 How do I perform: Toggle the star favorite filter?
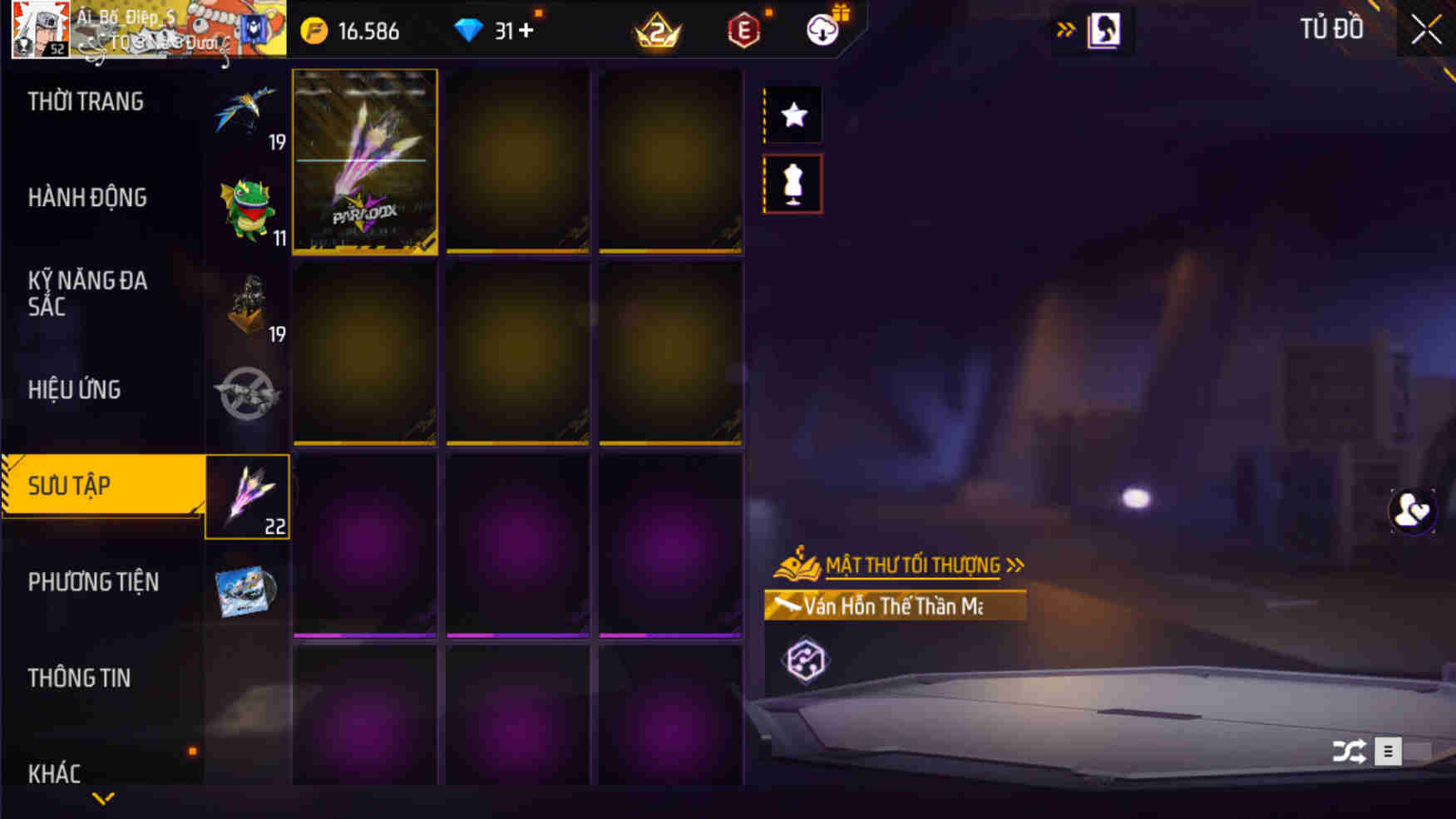click(792, 114)
